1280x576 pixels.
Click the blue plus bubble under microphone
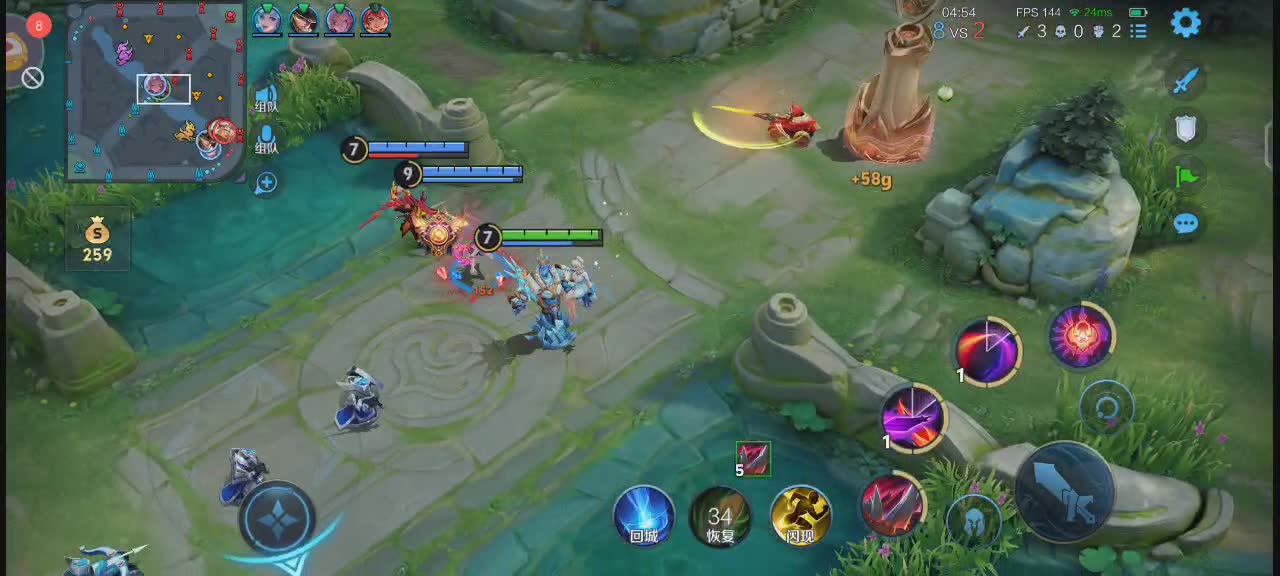tap(266, 183)
